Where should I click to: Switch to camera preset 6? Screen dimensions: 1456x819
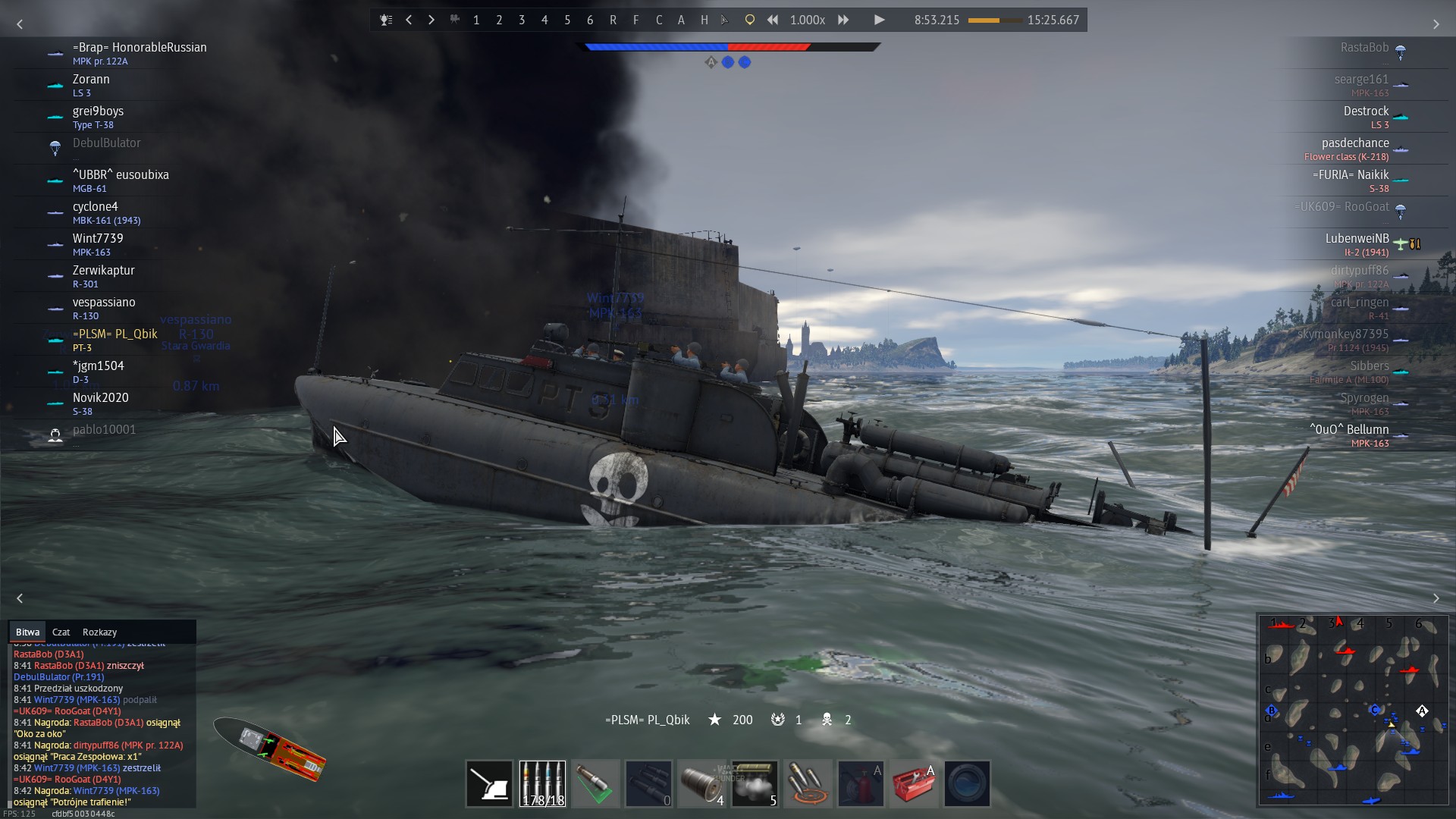click(590, 20)
